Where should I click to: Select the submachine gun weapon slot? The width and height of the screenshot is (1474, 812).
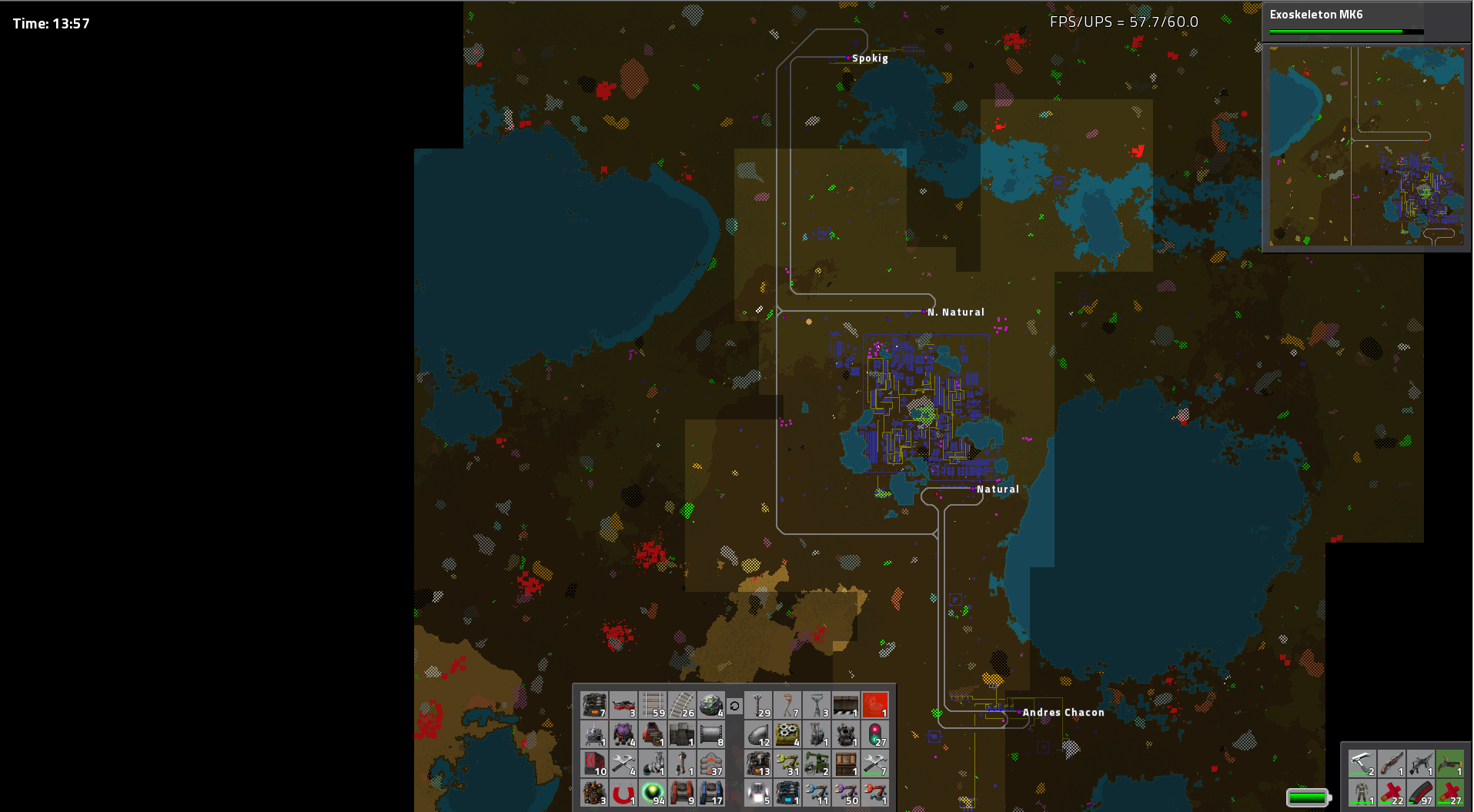pyautogui.click(x=1420, y=764)
